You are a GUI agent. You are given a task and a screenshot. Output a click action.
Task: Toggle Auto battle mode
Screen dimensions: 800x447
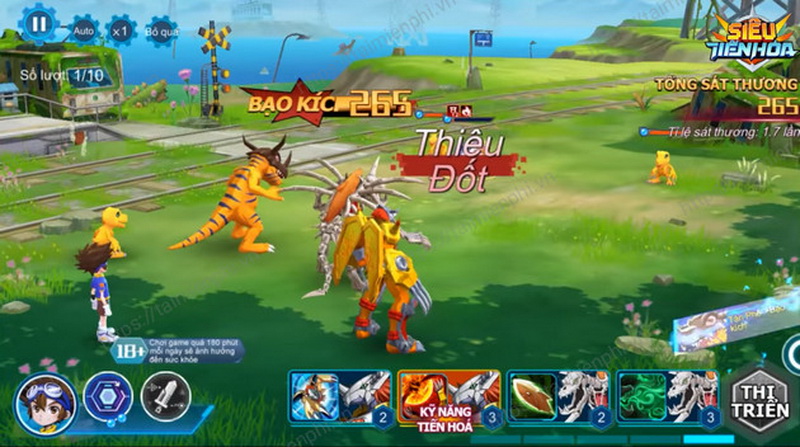[x=84, y=30]
